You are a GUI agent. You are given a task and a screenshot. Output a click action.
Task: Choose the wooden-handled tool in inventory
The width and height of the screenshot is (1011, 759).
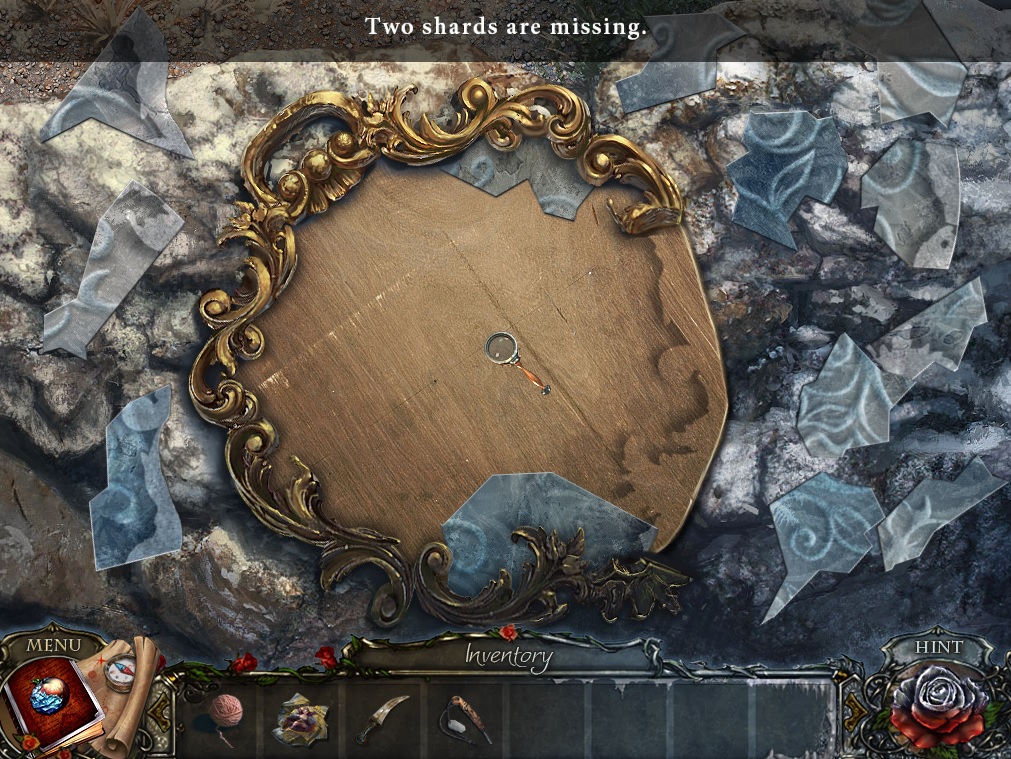(x=466, y=717)
